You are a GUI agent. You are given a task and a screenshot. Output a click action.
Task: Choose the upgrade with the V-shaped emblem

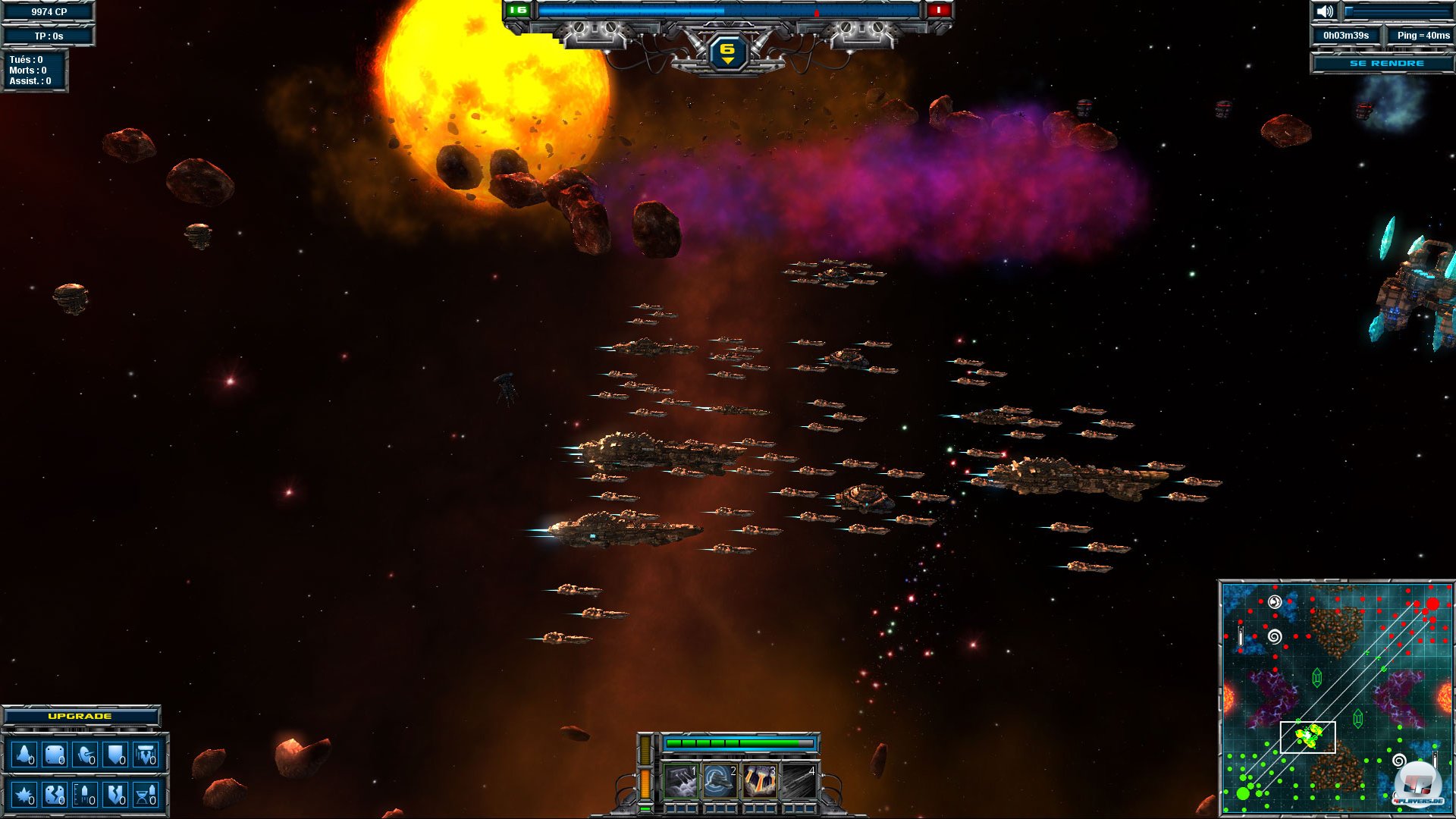tap(145, 755)
